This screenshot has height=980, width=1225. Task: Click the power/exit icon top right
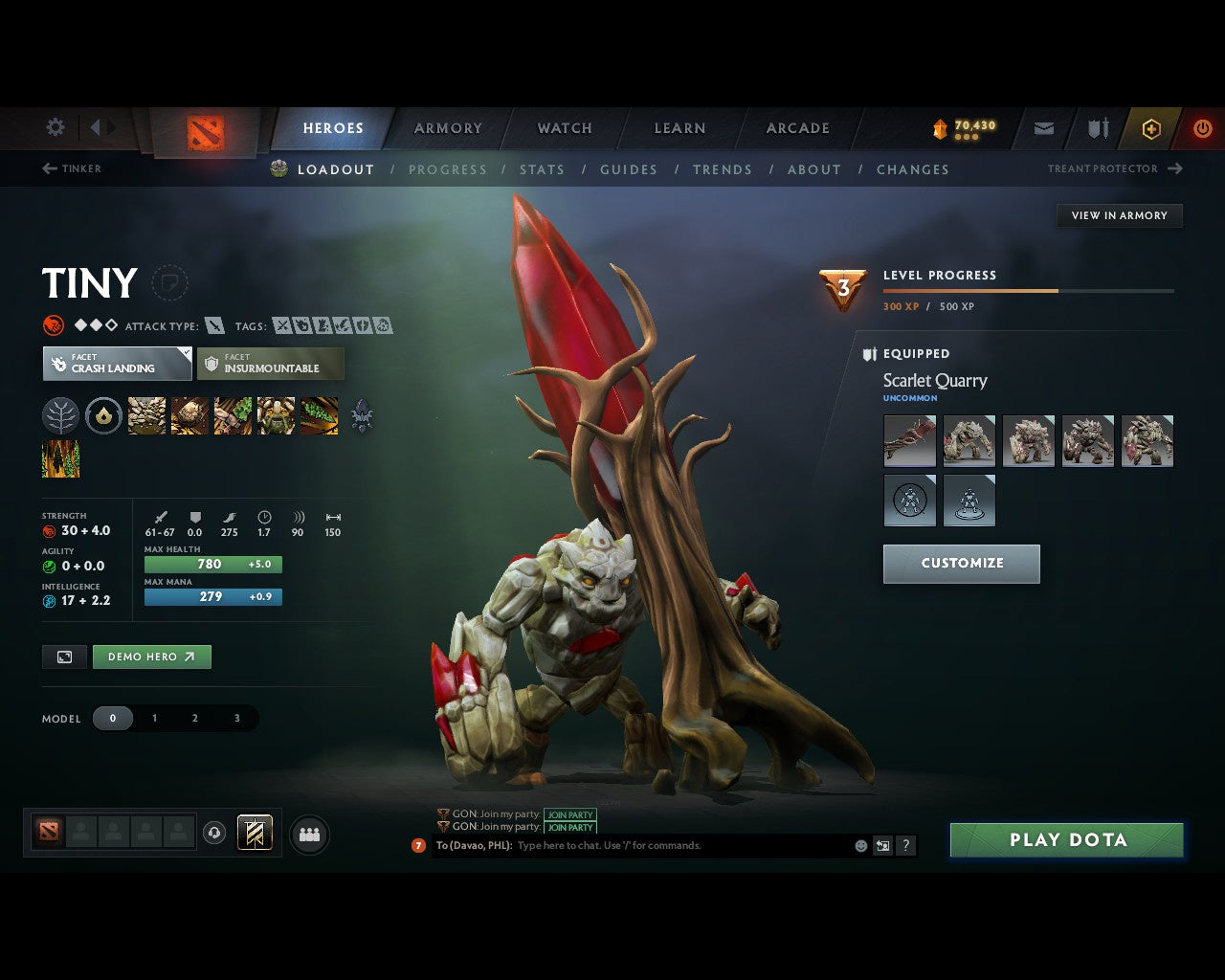(1202, 128)
